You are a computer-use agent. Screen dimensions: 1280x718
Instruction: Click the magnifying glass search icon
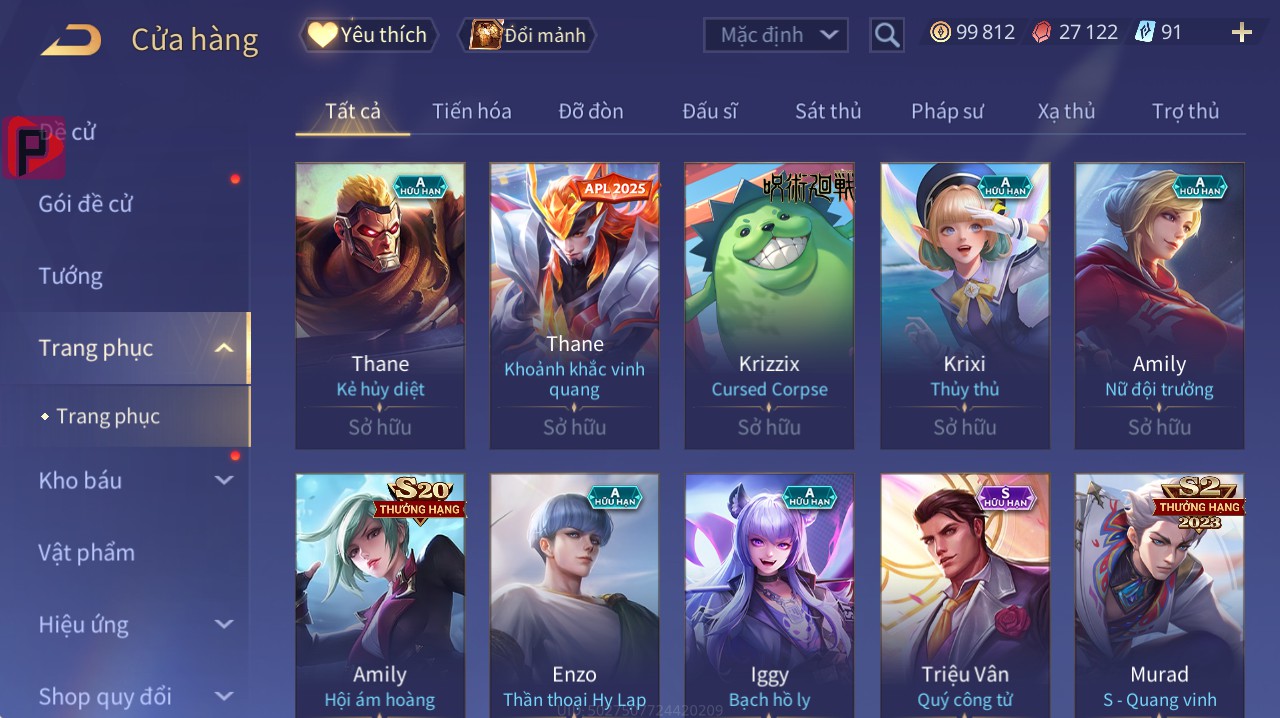click(887, 35)
